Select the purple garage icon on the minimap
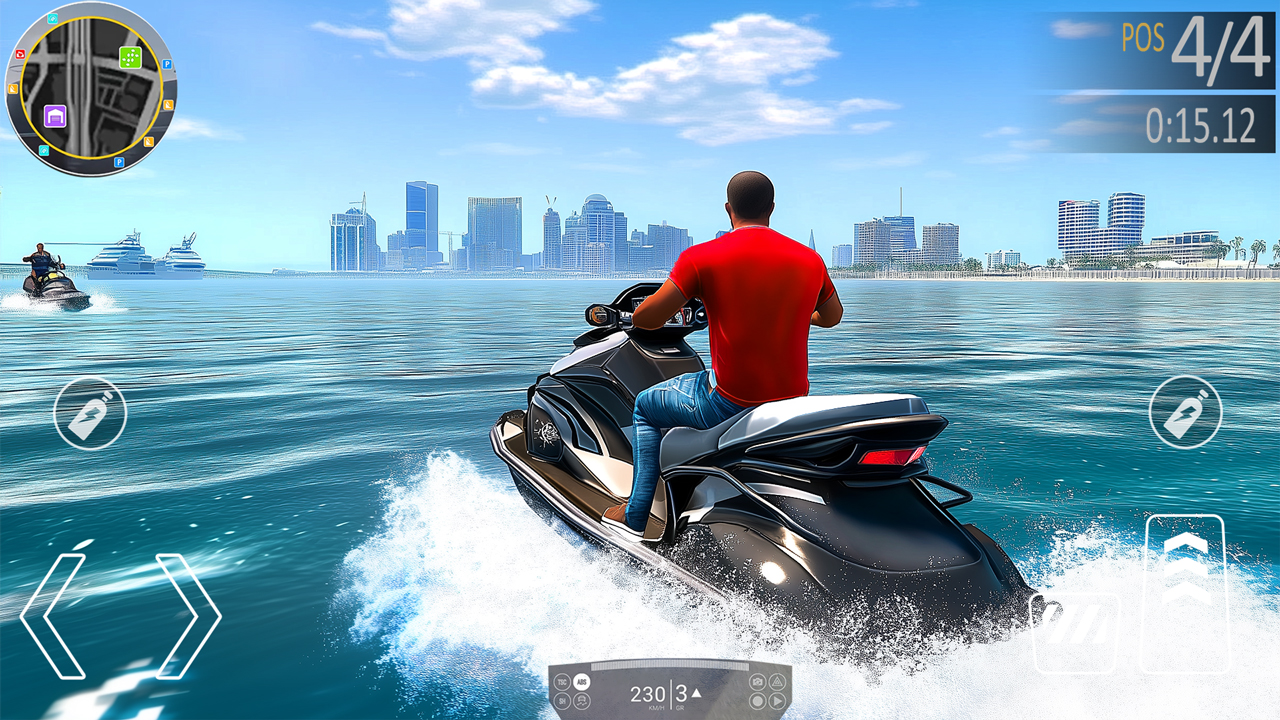The image size is (1280, 720). tap(55, 117)
